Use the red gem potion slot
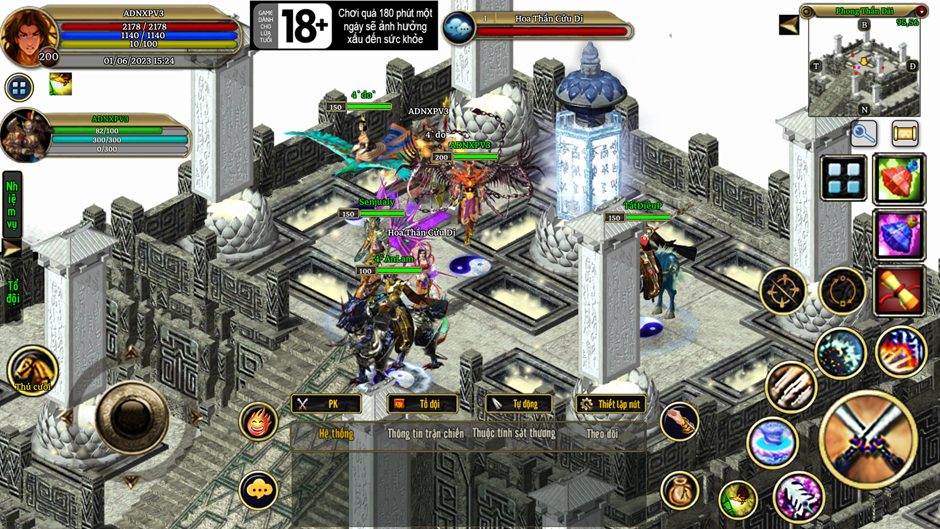 (898, 179)
